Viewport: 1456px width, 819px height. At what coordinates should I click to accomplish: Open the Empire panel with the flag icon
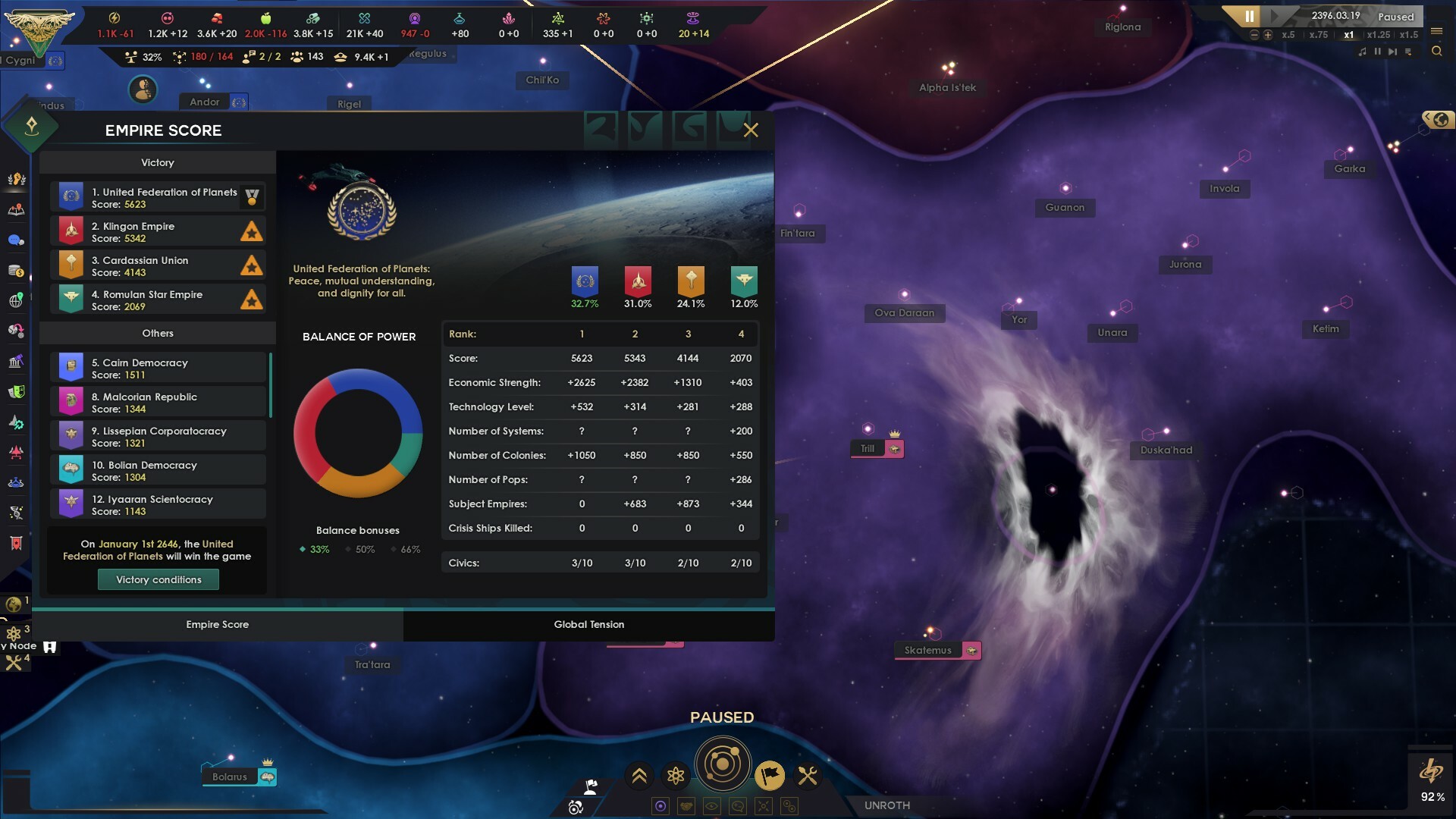click(x=770, y=777)
